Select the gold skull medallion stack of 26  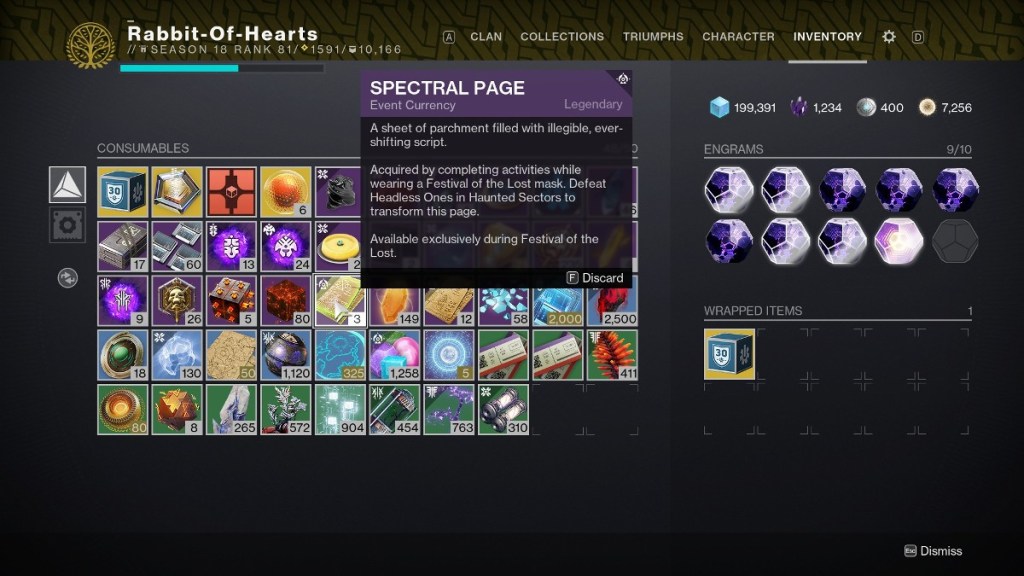click(x=177, y=301)
